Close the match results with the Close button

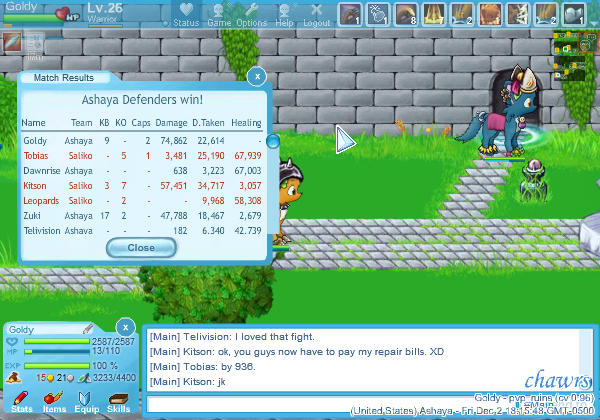(x=140, y=247)
